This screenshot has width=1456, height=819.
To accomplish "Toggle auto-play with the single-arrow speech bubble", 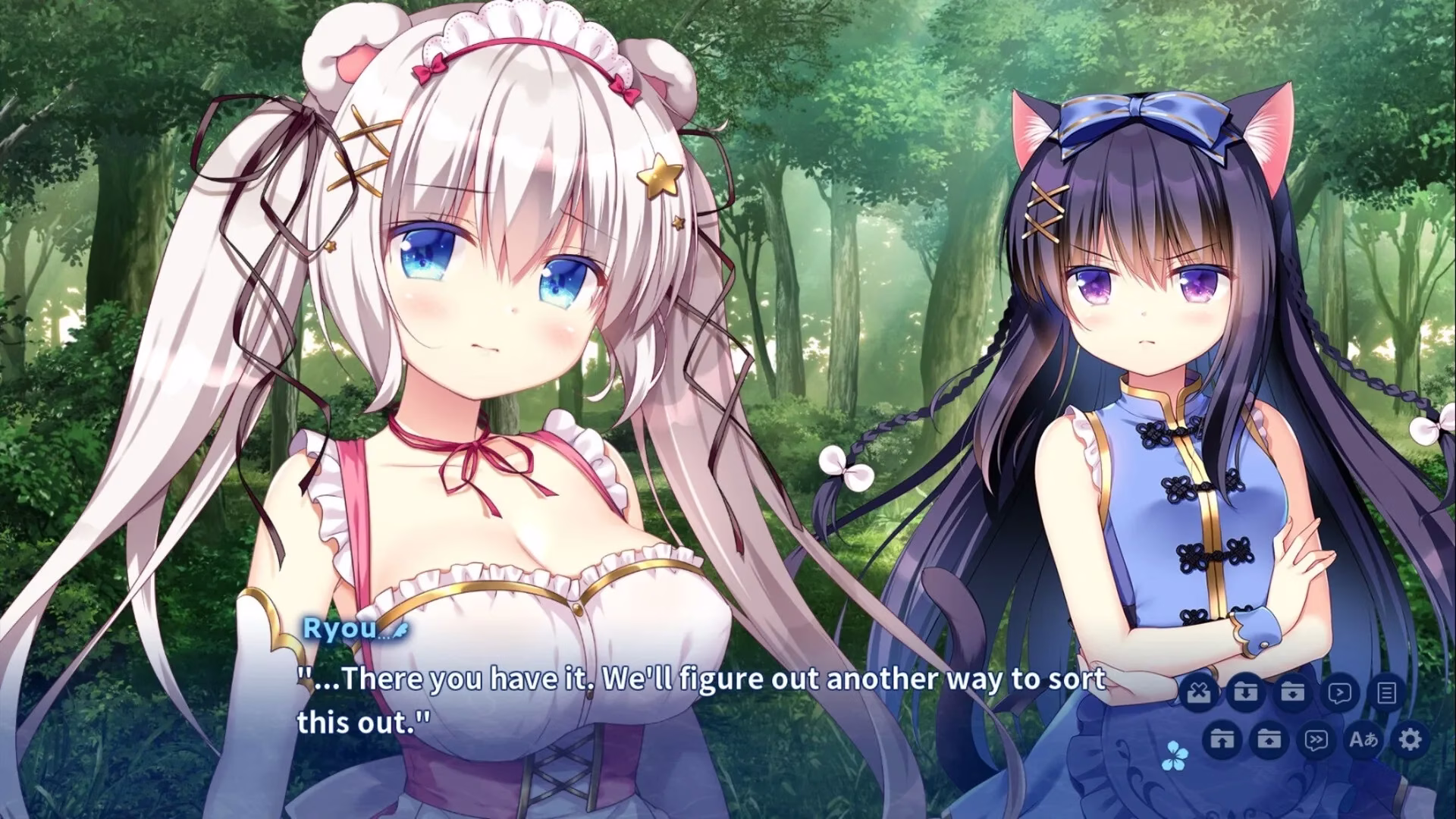I will 1340,692.
